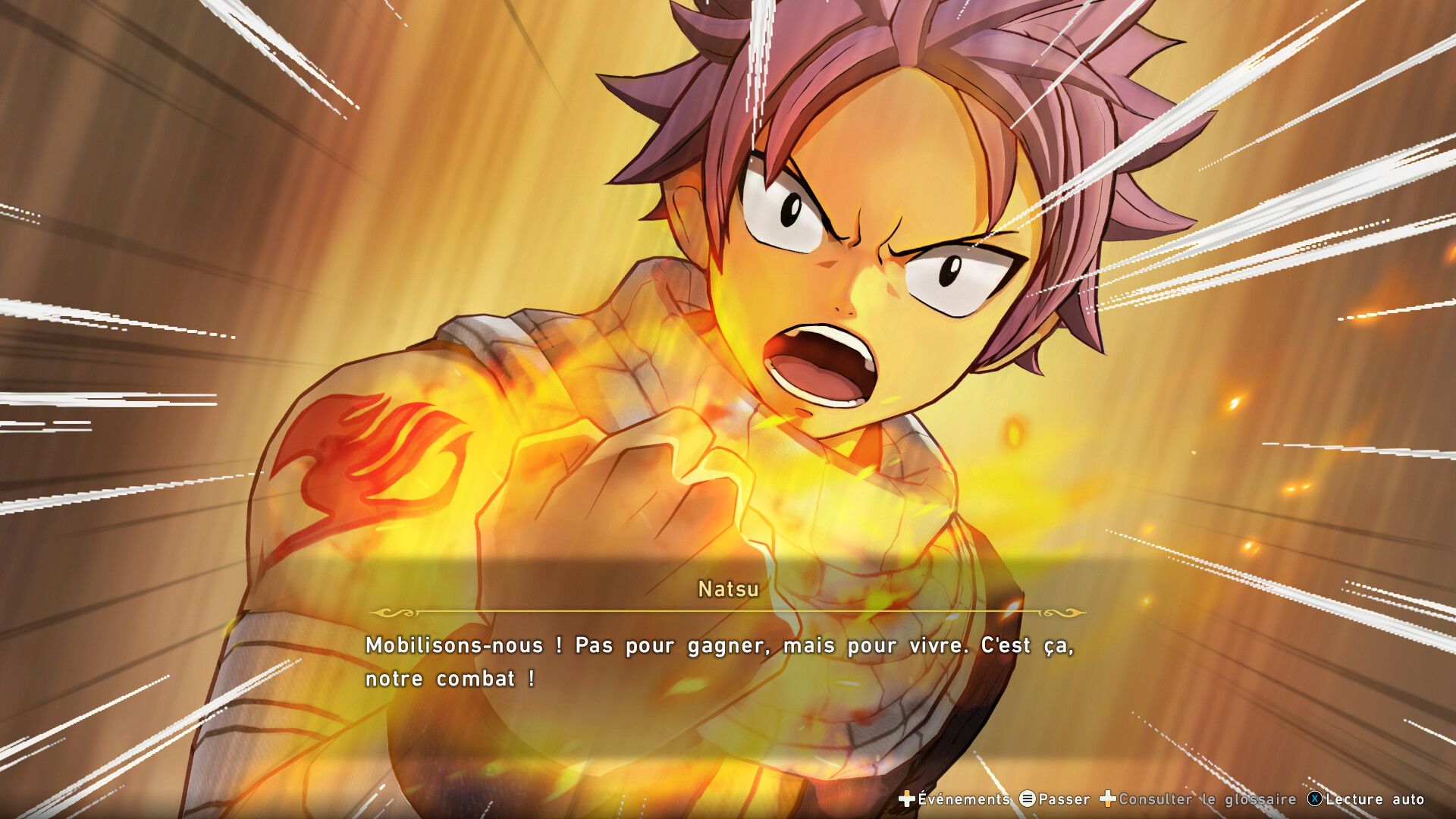
Task: Select the circular options icon in the bottom bar
Action: coord(1029,799)
